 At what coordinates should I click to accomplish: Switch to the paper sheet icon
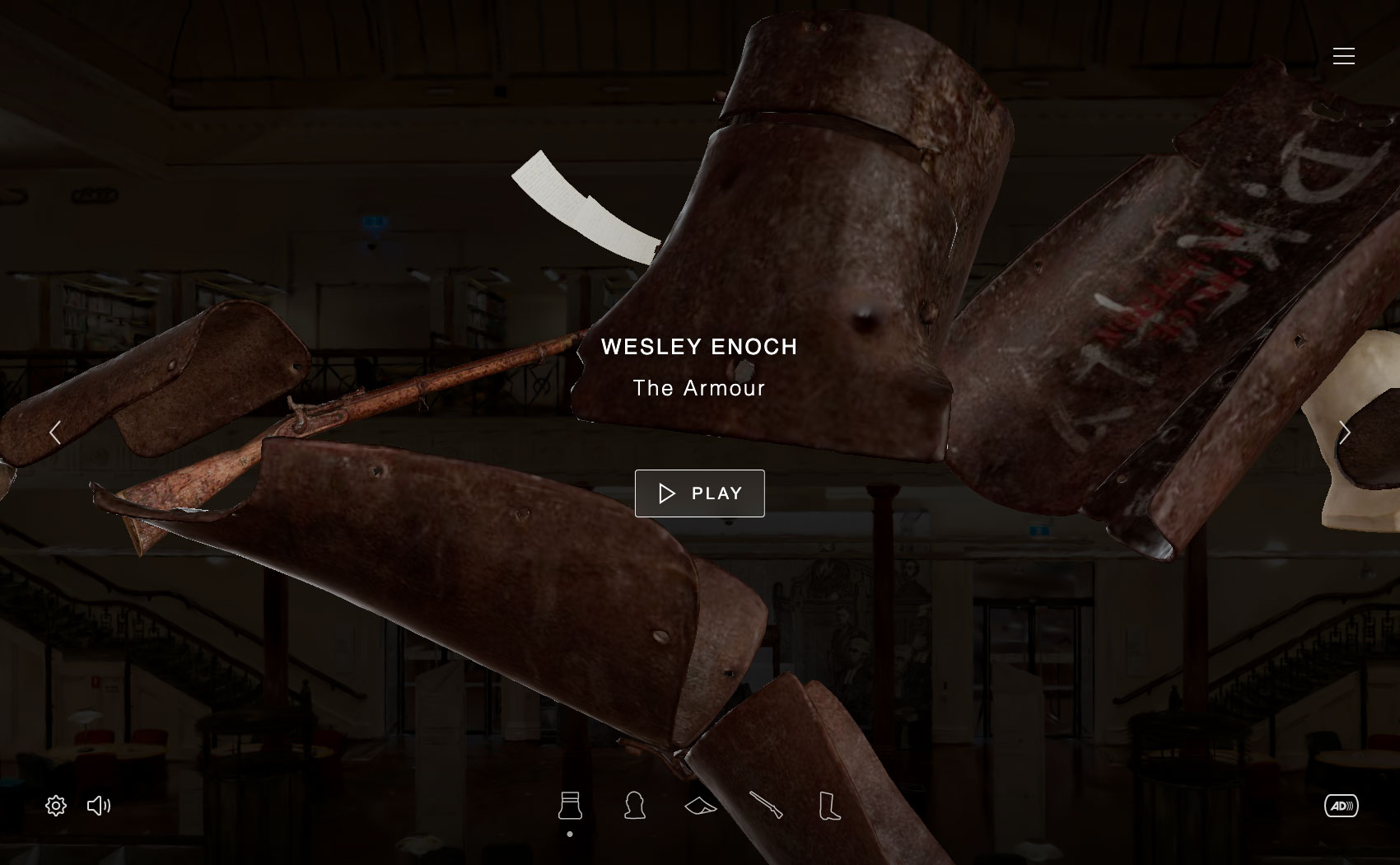click(x=700, y=806)
